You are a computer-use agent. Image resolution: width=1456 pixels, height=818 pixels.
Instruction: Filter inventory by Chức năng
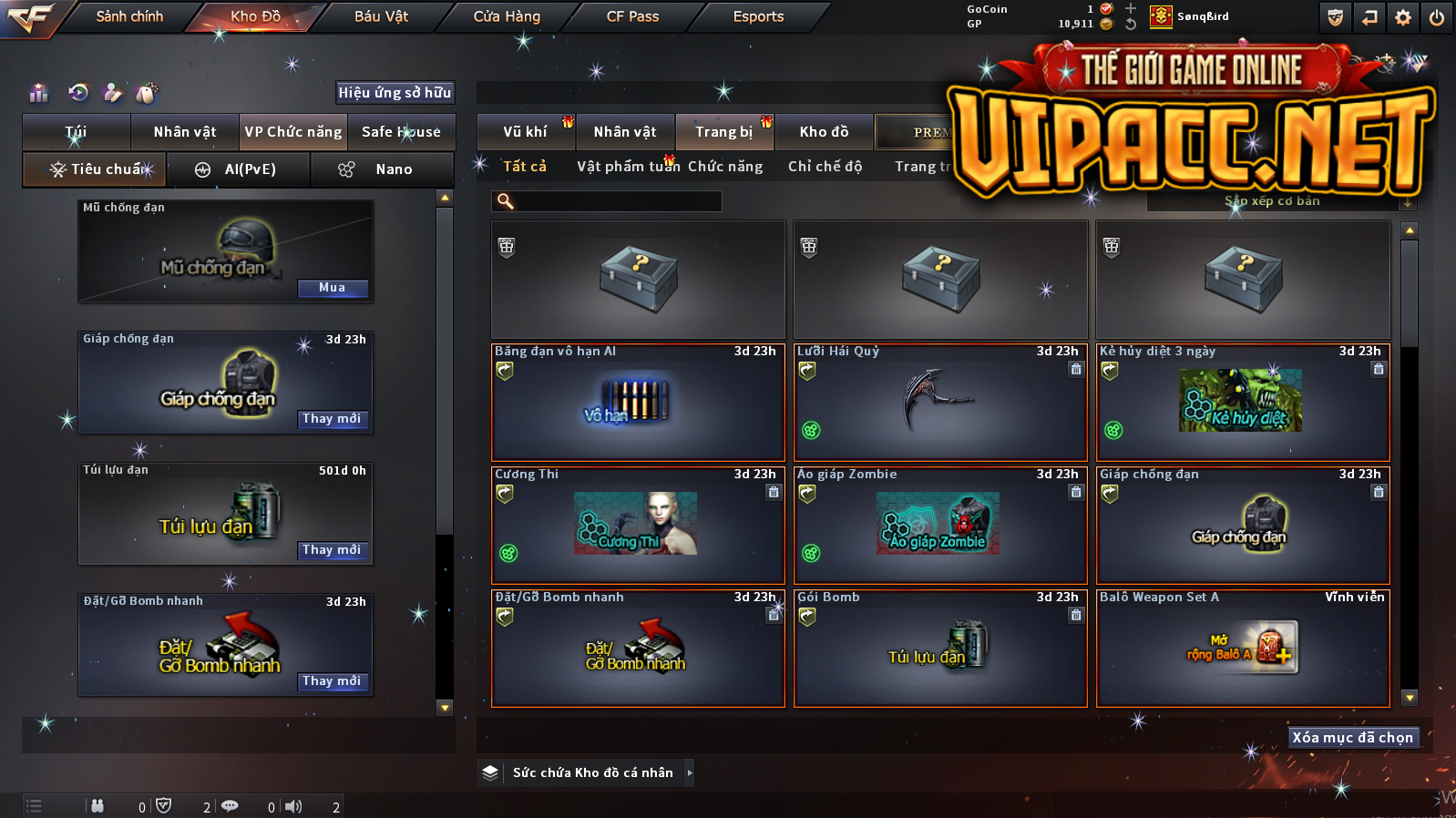[x=725, y=167]
